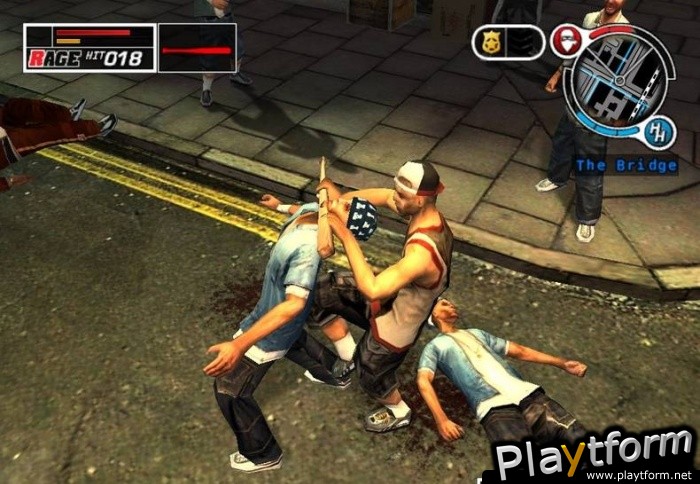Screen dimensions: 700x484
Task: Select the red weapon display box
Action: click(x=197, y=48)
